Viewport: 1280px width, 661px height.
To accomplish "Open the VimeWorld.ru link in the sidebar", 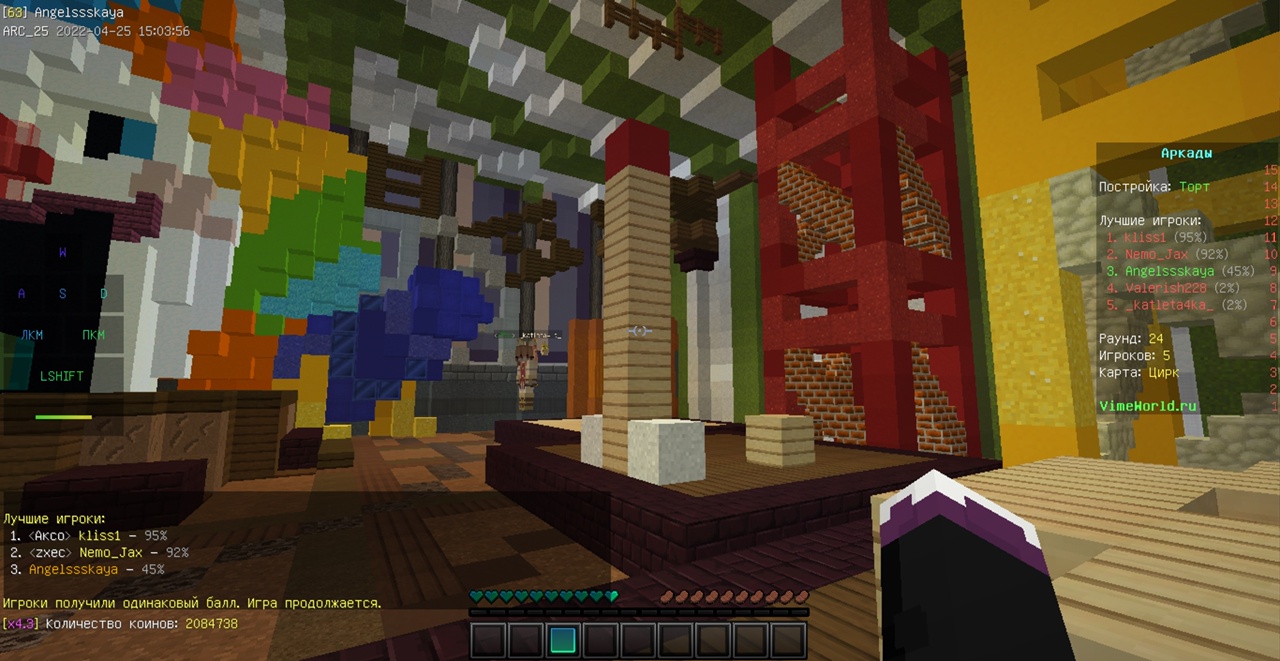I will coord(1147,406).
